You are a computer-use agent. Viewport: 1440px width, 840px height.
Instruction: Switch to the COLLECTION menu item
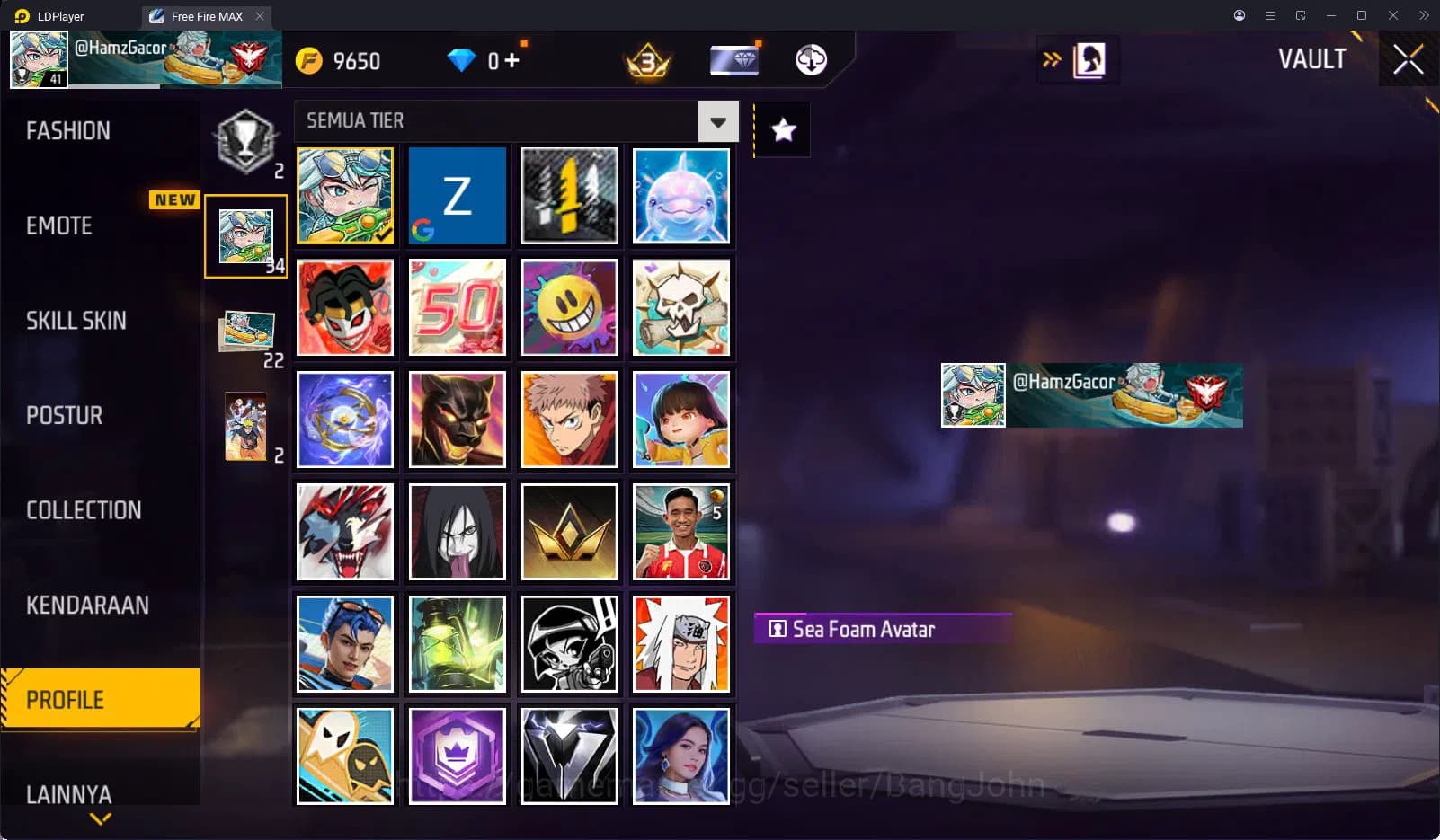(x=84, y=509)
